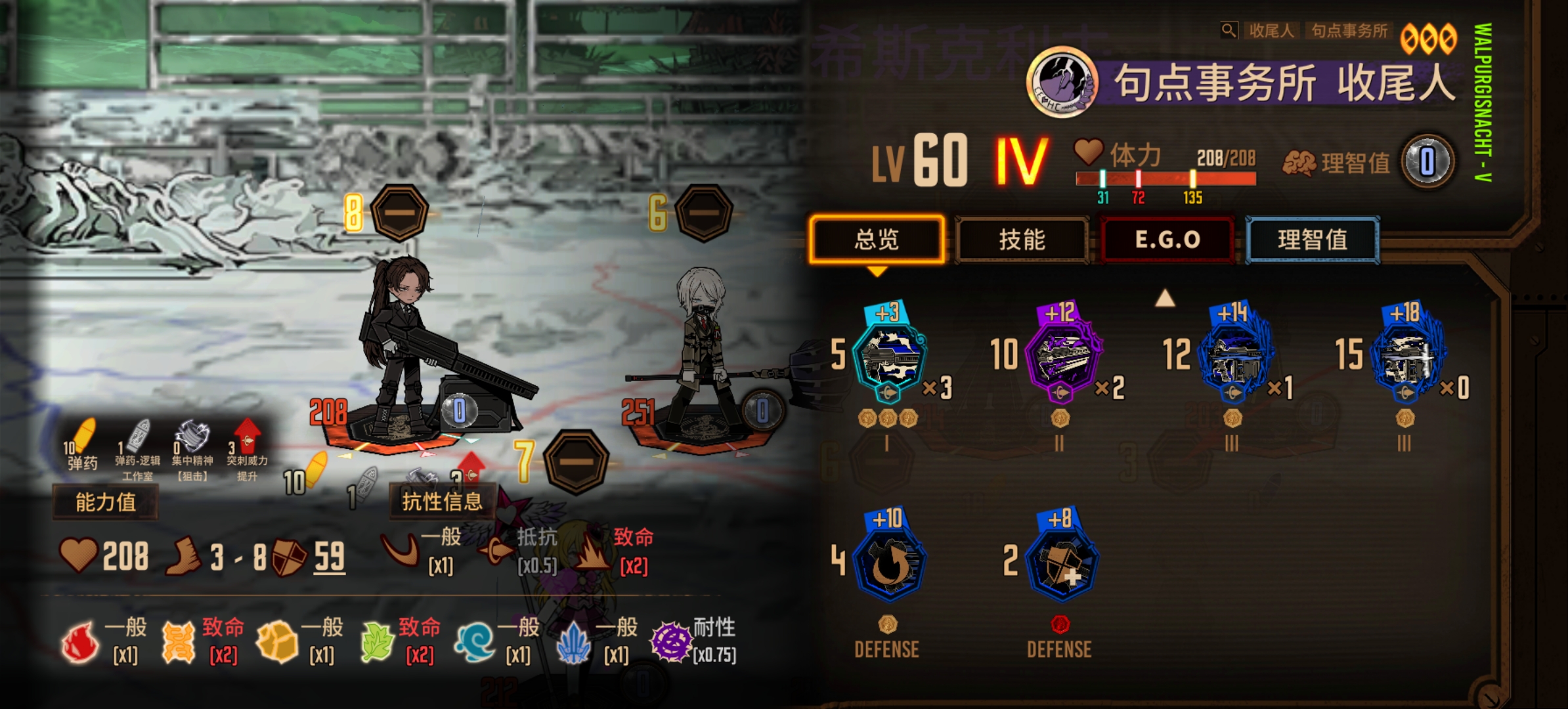Select the +10 evade defense skill icon
Image resolution: width=1568 pixels, height=709 pixels.
(888, 563)
